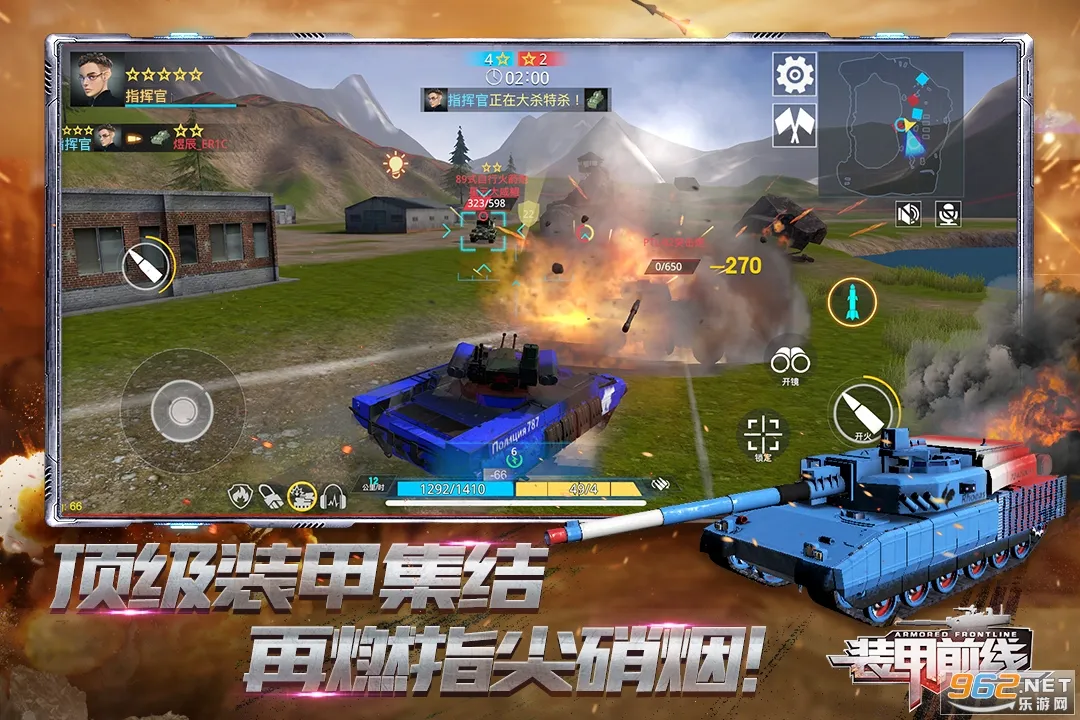Viewport: 1080px width, 720px height.
Task: Fire the cyan missile ability
Action: coord(852,301)
